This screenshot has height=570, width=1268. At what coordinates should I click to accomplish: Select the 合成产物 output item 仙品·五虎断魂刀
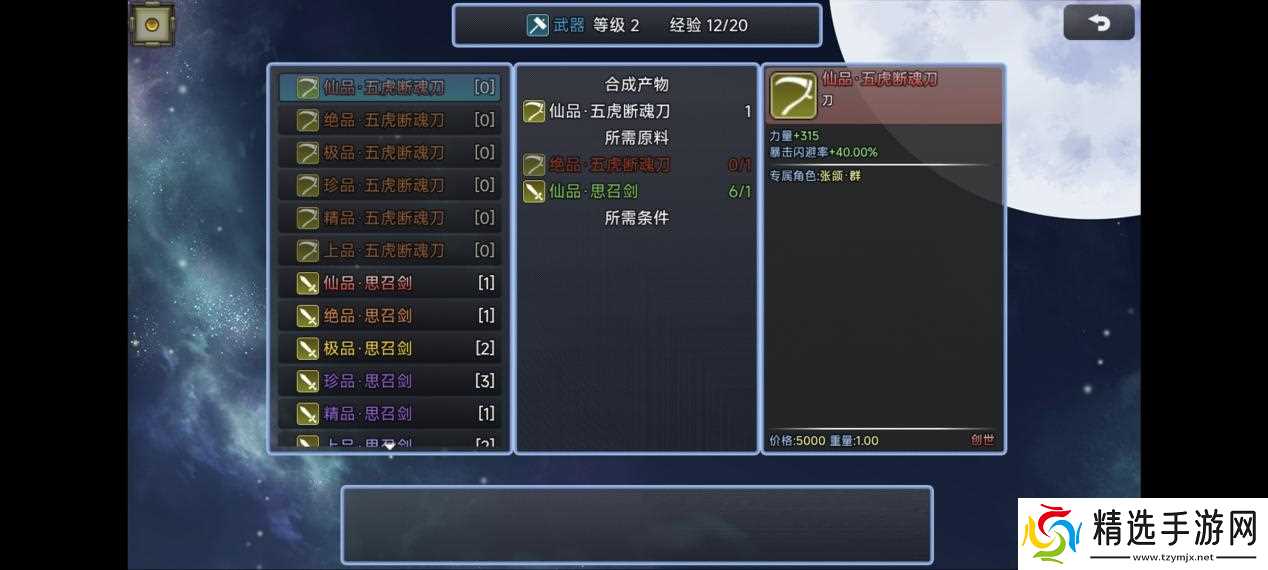coord(609,112)
